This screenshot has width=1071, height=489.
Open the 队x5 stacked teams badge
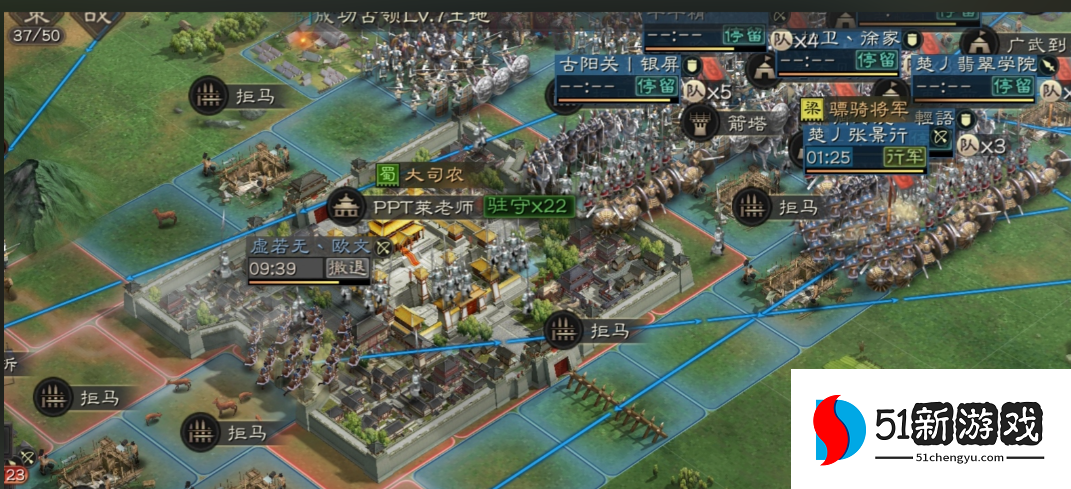pyautogui.click(x=708, y=92)
